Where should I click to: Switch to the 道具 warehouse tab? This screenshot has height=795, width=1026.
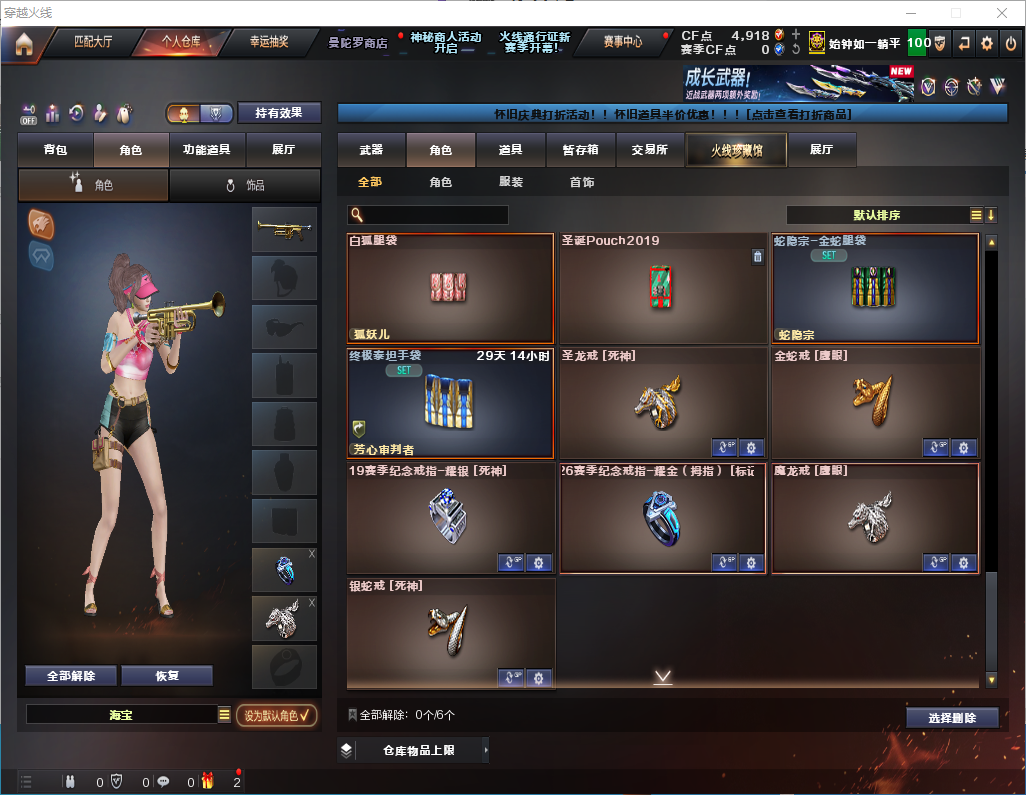click(510, 150)
